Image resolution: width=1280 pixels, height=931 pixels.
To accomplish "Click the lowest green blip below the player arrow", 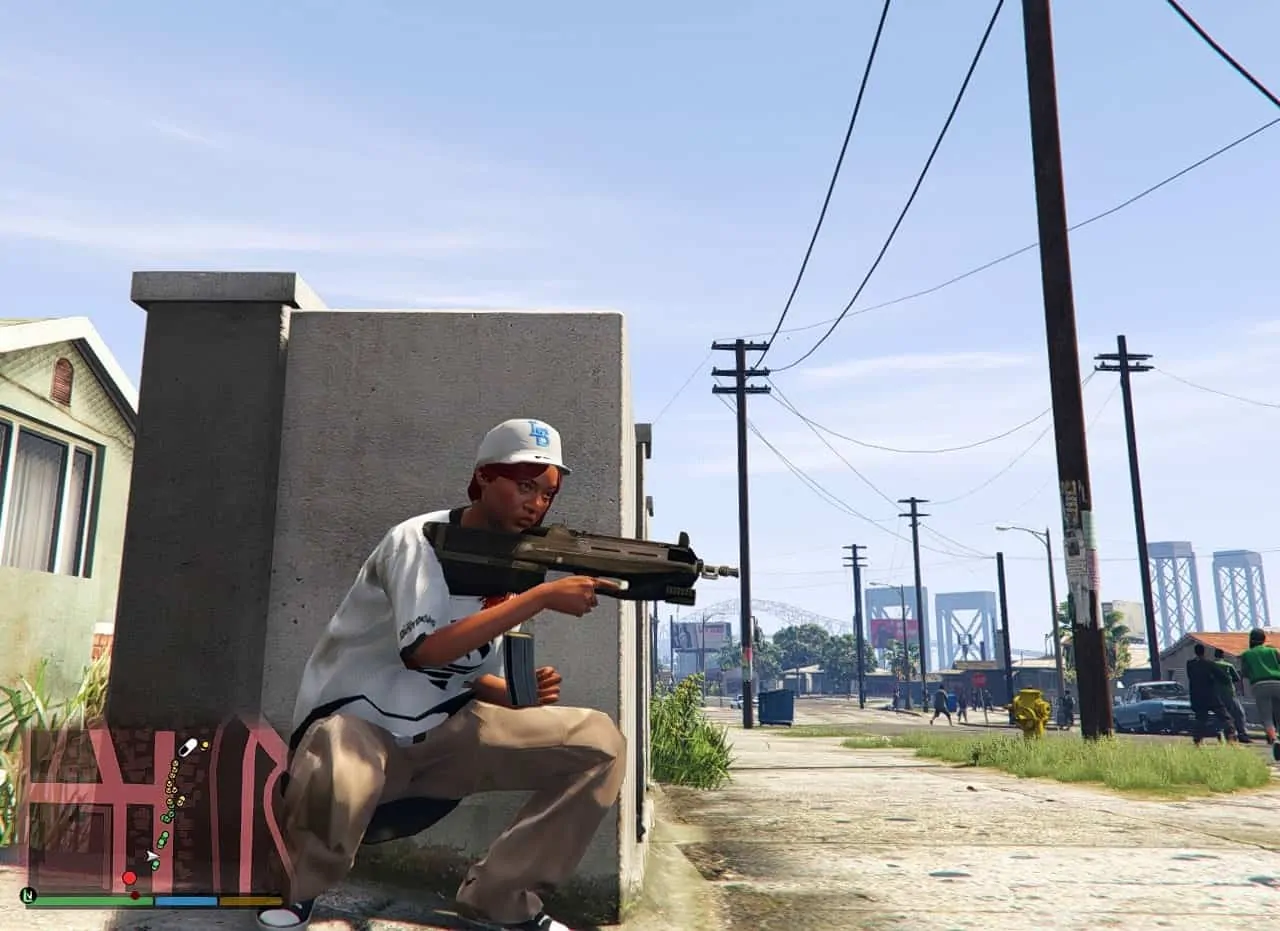I will (155, 865).
